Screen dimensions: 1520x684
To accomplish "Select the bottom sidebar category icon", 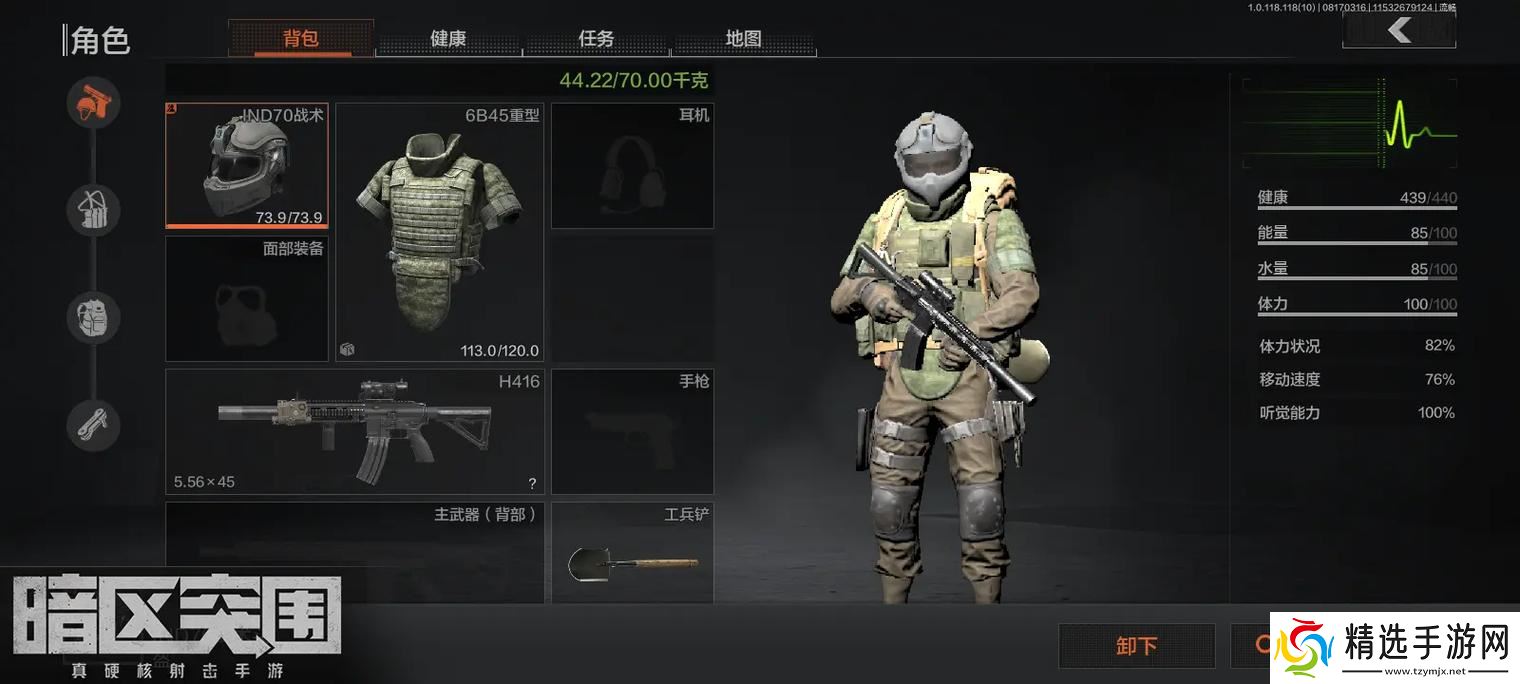I will pos(94,426).
